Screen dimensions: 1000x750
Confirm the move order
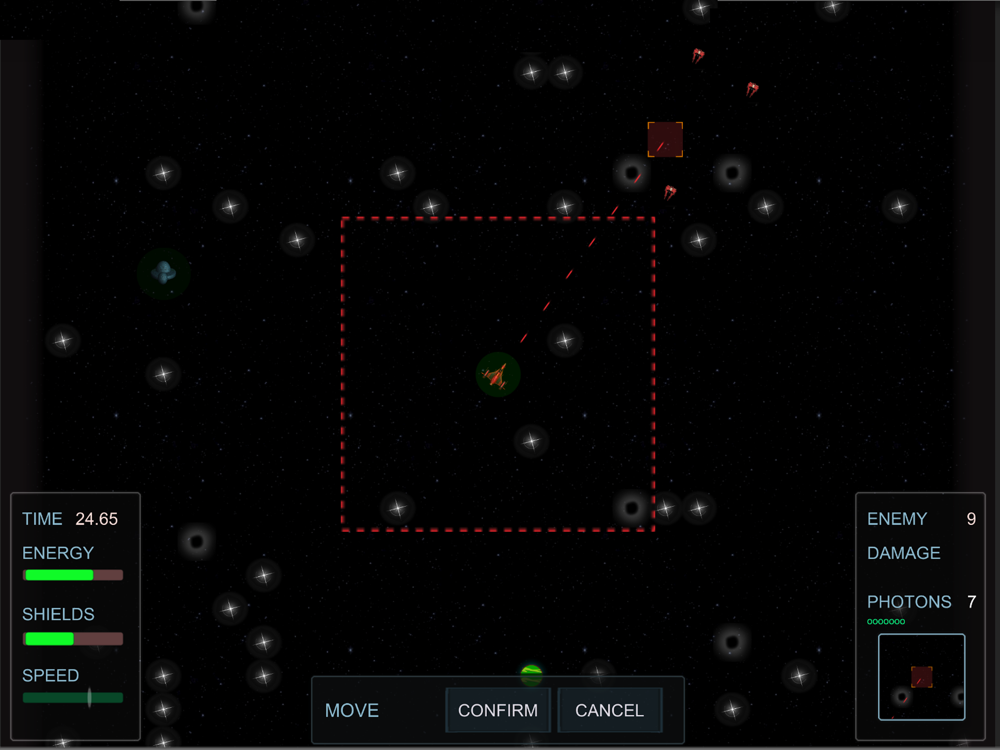497,710
